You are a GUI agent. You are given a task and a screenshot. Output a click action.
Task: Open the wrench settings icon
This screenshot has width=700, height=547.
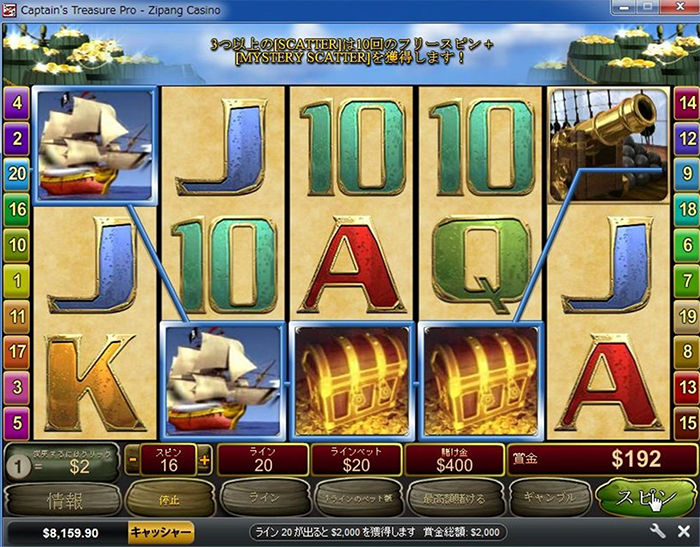(657, 532)
